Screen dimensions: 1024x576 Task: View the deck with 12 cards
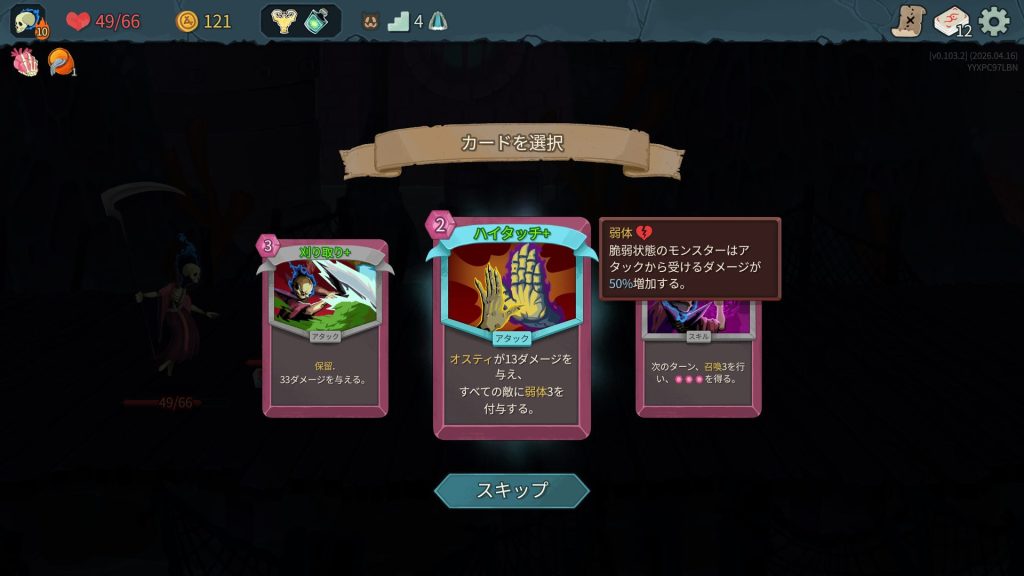952,21
